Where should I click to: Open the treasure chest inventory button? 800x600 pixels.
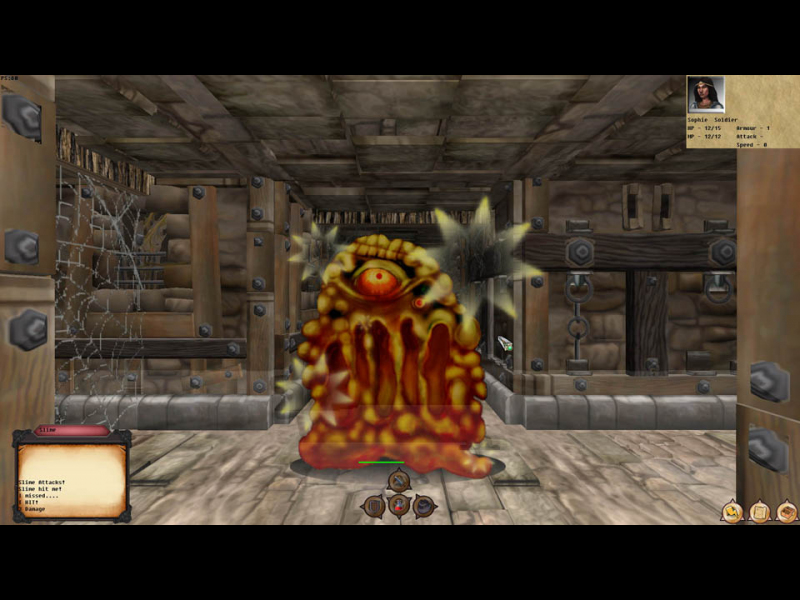787,513
